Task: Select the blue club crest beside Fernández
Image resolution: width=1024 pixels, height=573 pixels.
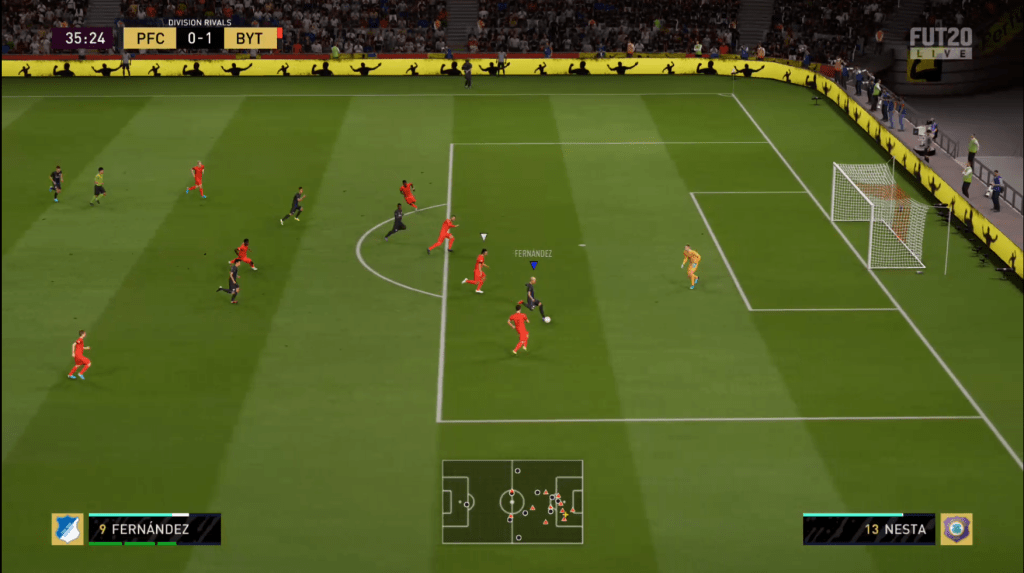Action: pyautogui.click(x=67, y=529)
